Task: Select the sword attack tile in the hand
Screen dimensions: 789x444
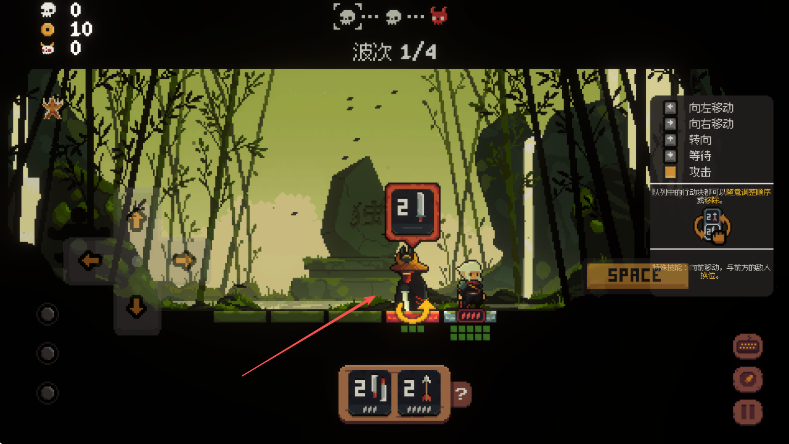Action: coord(368,393)
